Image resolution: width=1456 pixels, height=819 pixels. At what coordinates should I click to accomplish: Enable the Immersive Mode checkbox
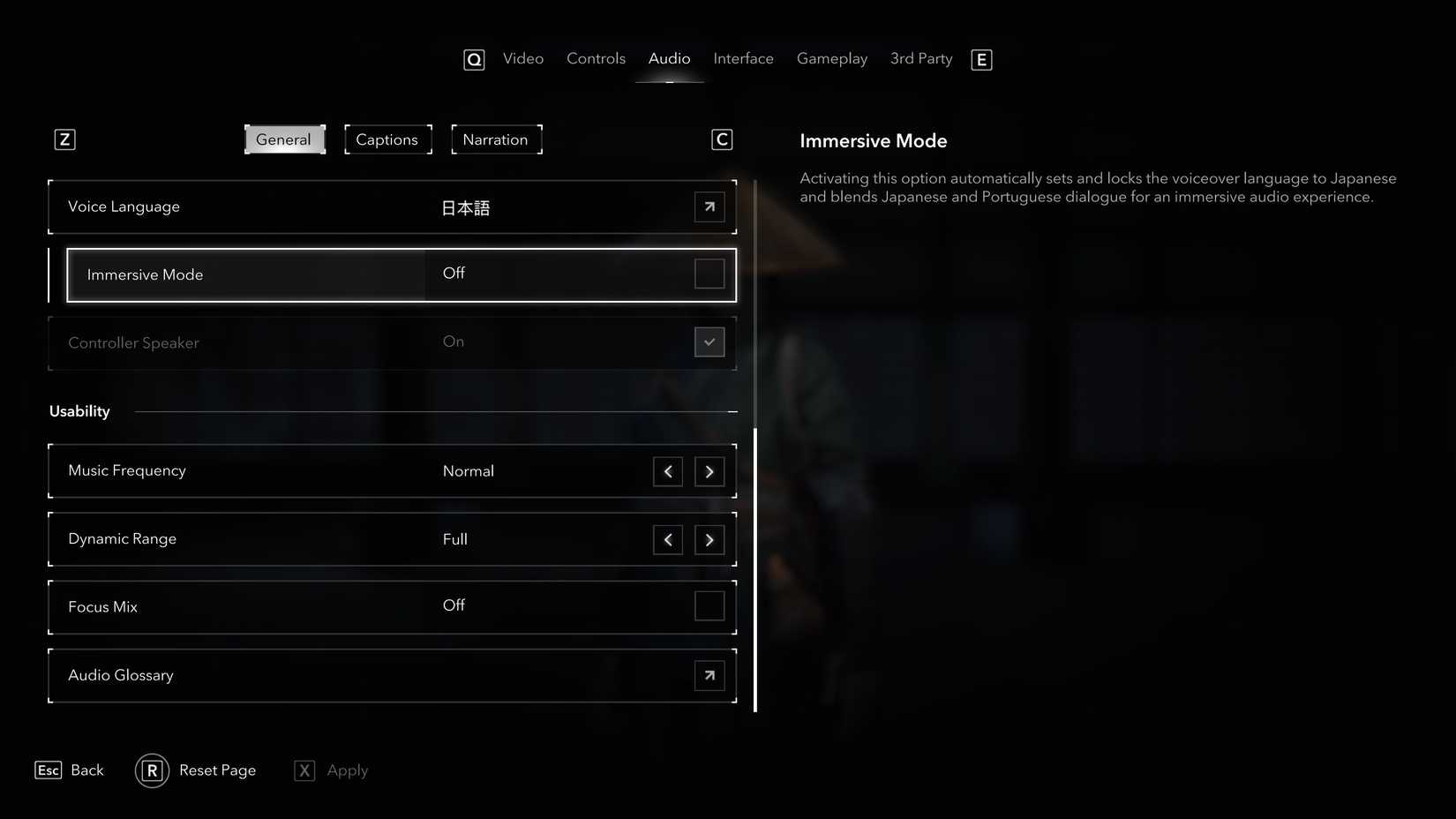pos(709,274)
